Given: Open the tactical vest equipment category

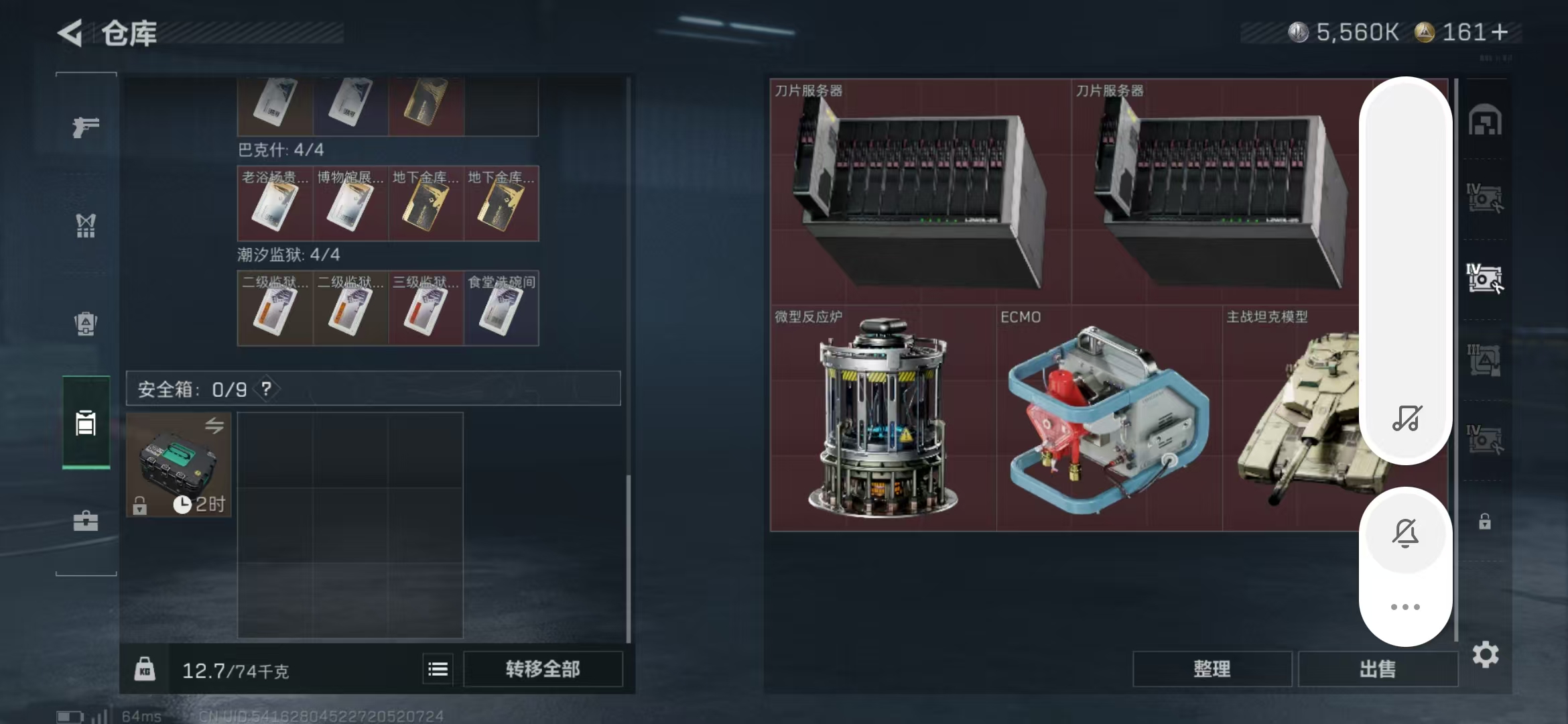Looking at the screenshot, I should 86,226.
